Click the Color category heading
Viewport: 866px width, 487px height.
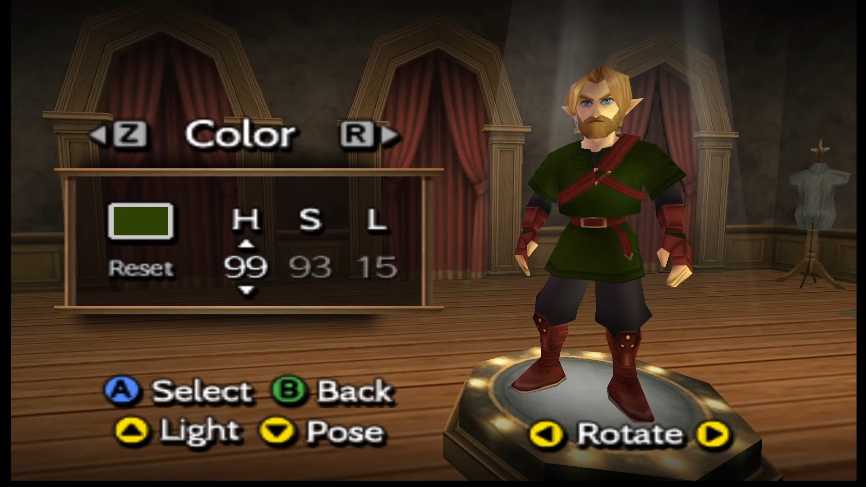coord(240,134)
